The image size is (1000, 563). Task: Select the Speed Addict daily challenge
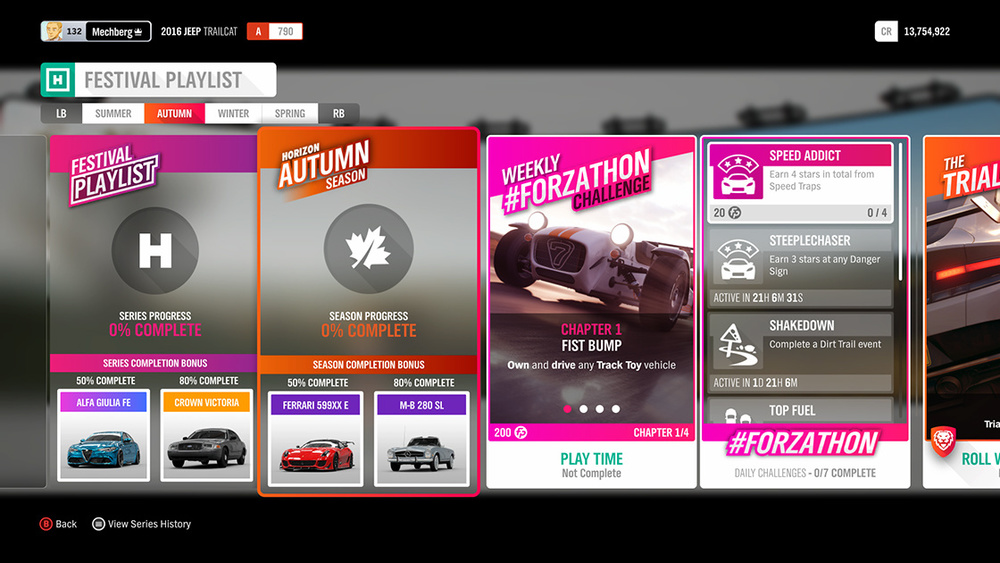tap(800, 181)
